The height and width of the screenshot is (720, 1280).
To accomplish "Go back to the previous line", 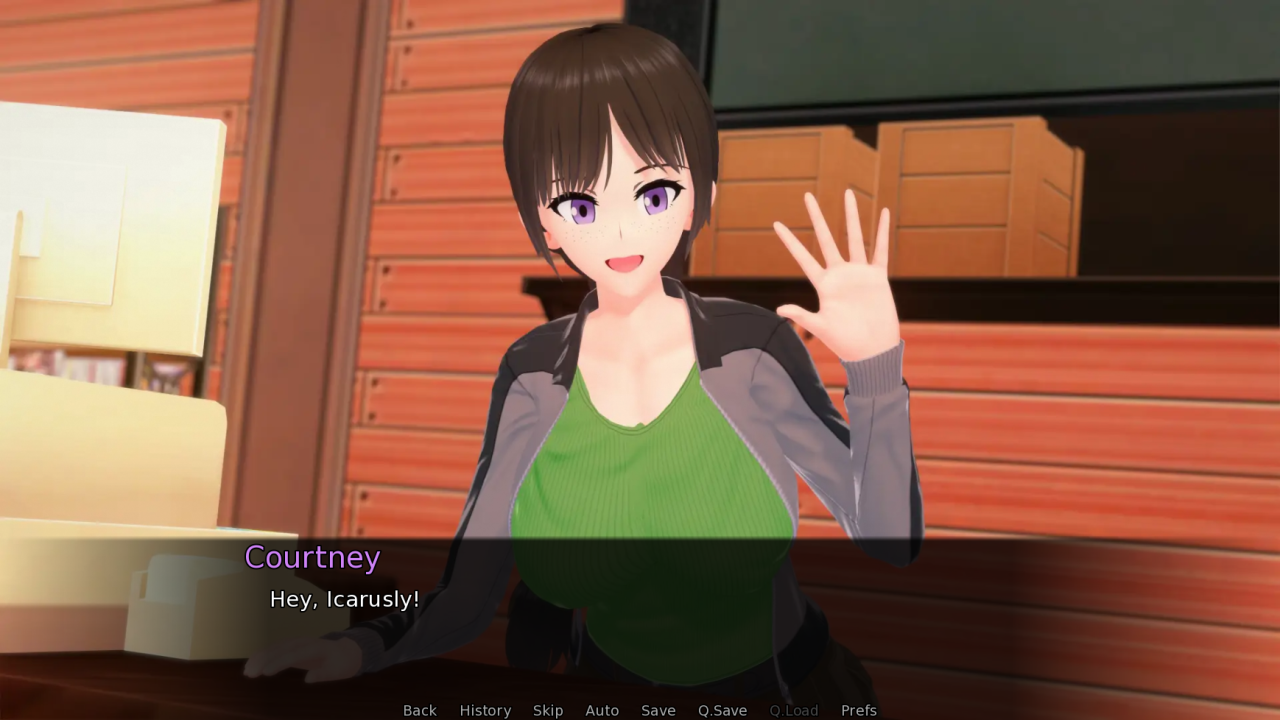I will click(420, 710).
